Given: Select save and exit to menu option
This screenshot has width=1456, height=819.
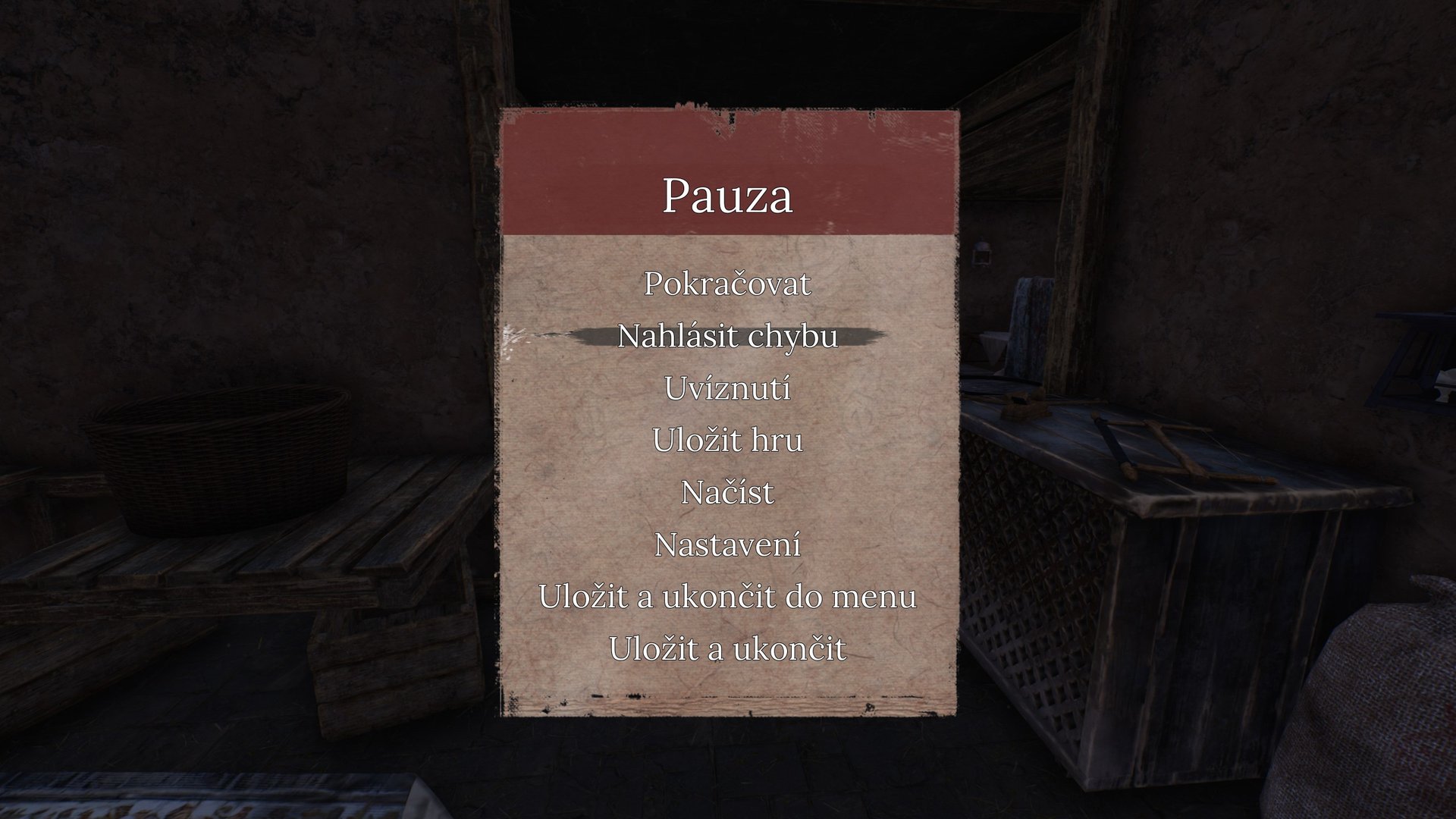Looking at the screenshot, I should pos(728,598).
